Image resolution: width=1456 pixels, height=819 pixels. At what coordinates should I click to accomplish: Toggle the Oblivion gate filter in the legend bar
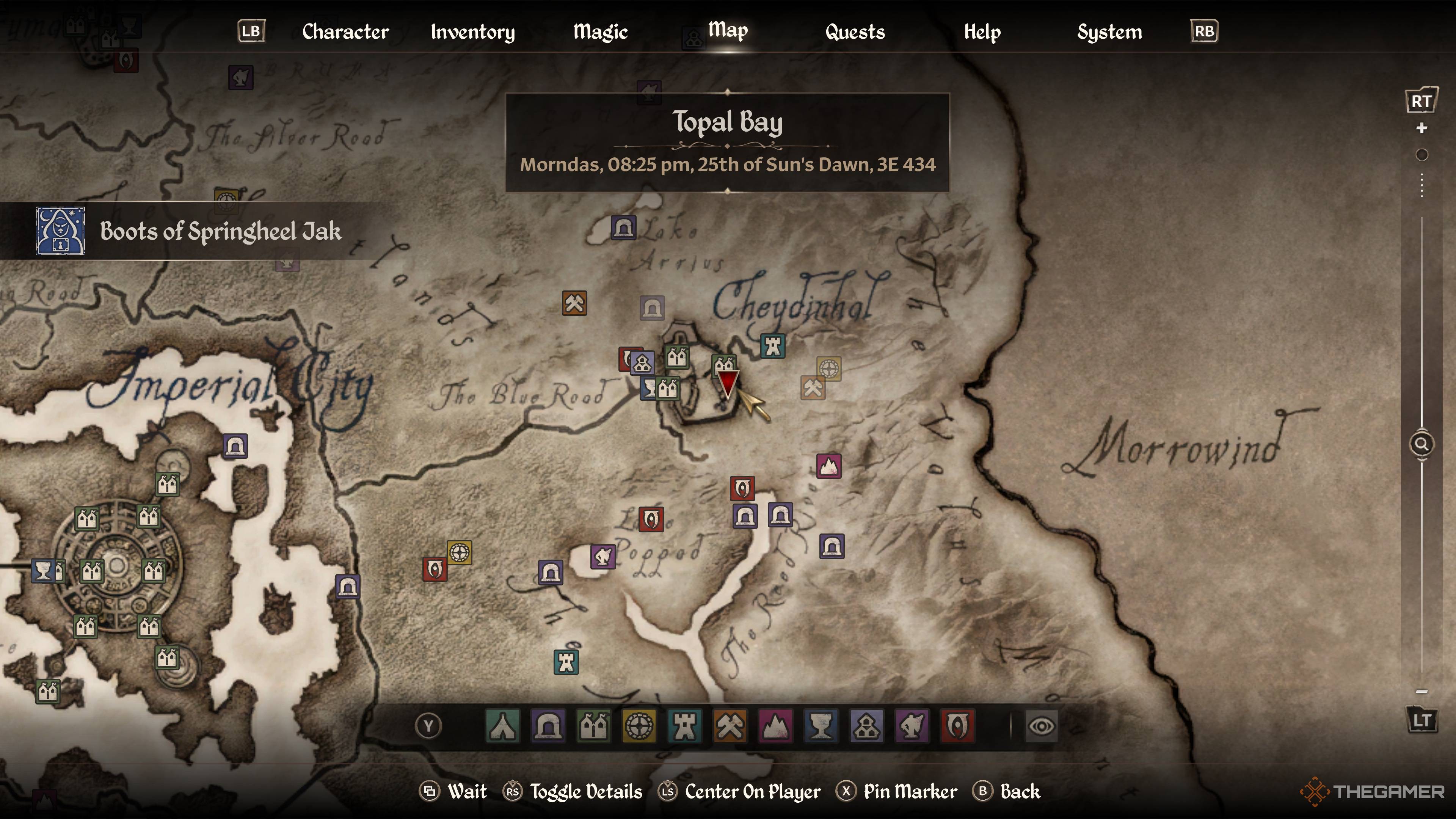957,726
